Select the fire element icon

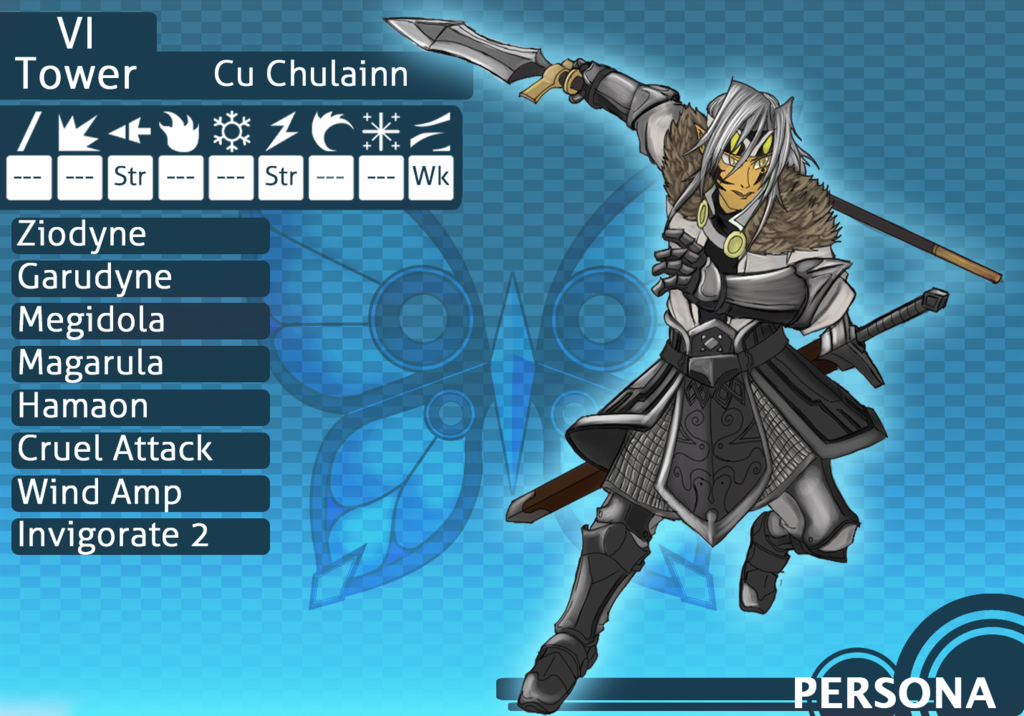[x=180, y=131]
